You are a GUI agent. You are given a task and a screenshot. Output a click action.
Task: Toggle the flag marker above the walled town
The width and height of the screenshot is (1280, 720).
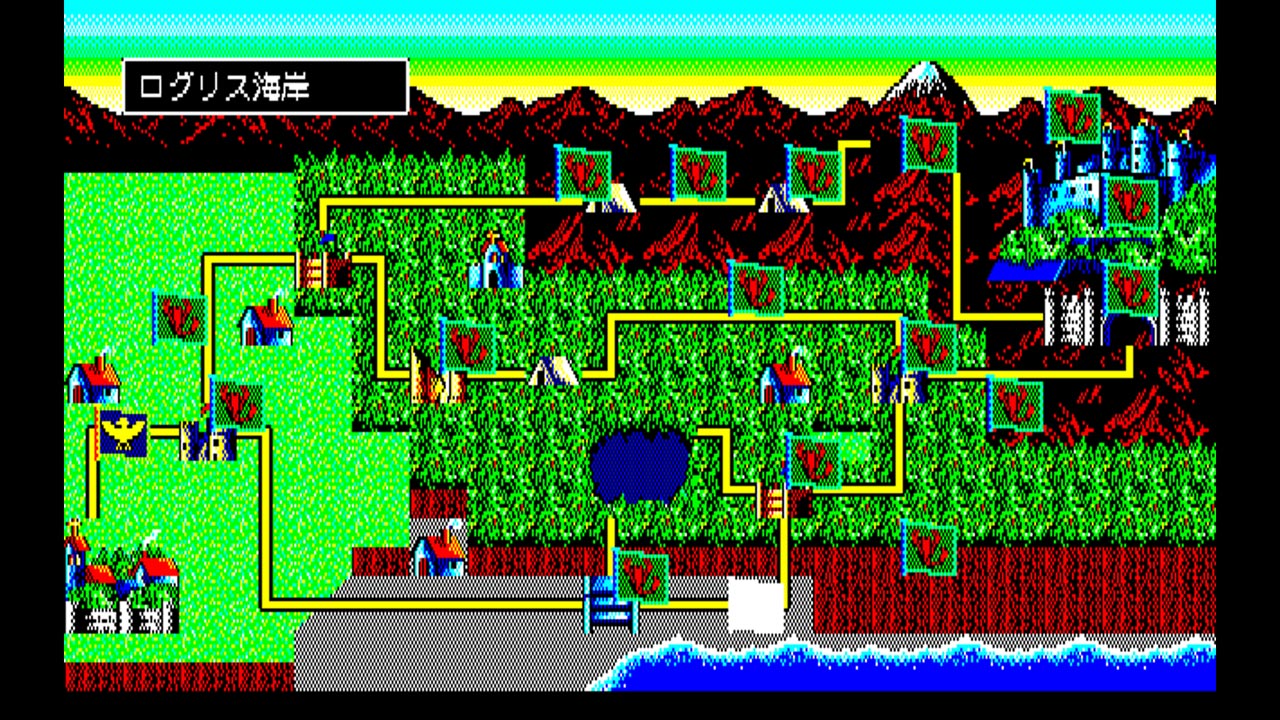click(182, 320)
